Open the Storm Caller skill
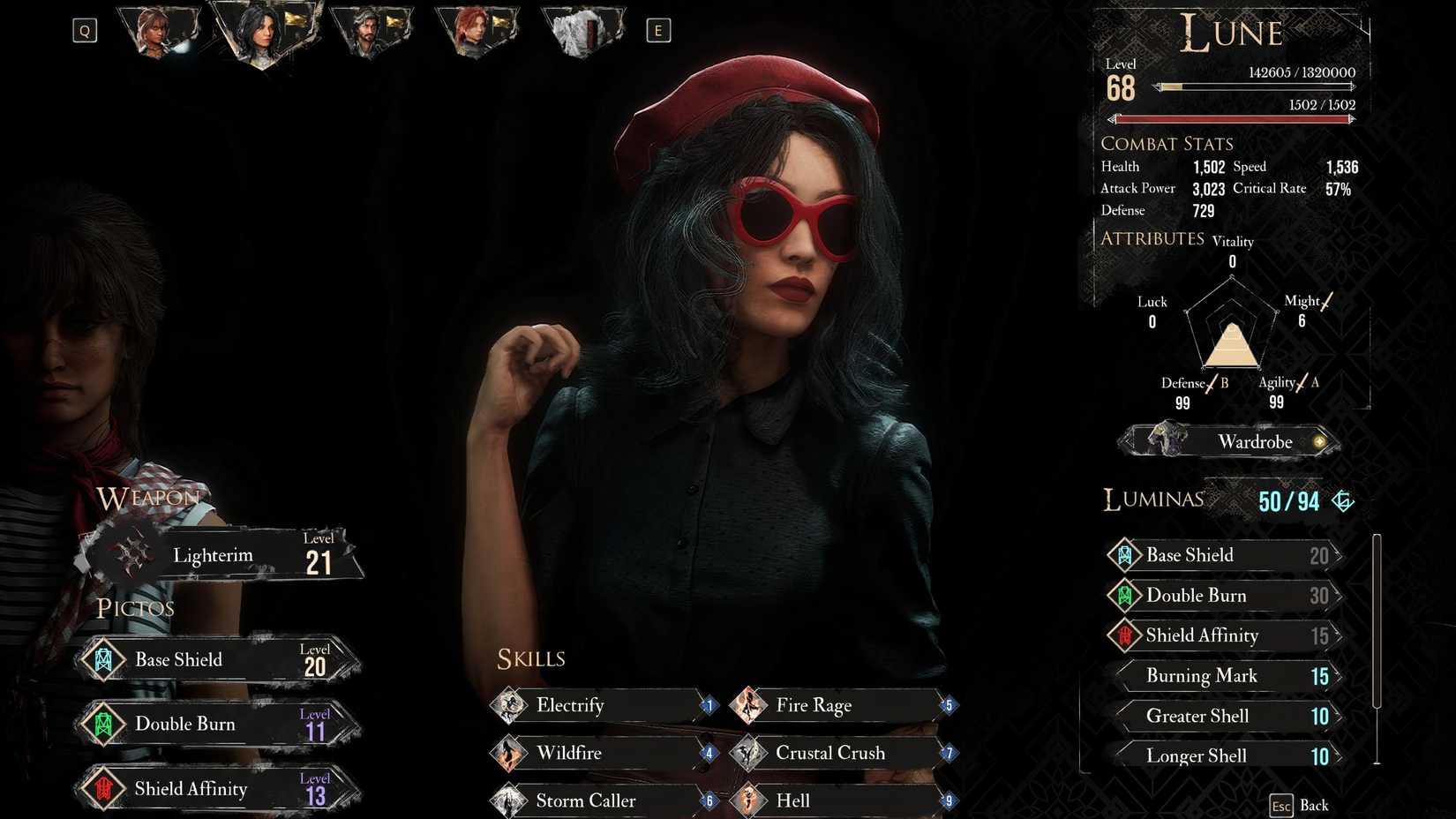The width and height of the screenshot is (1456, 819). (x=510, y=800)
